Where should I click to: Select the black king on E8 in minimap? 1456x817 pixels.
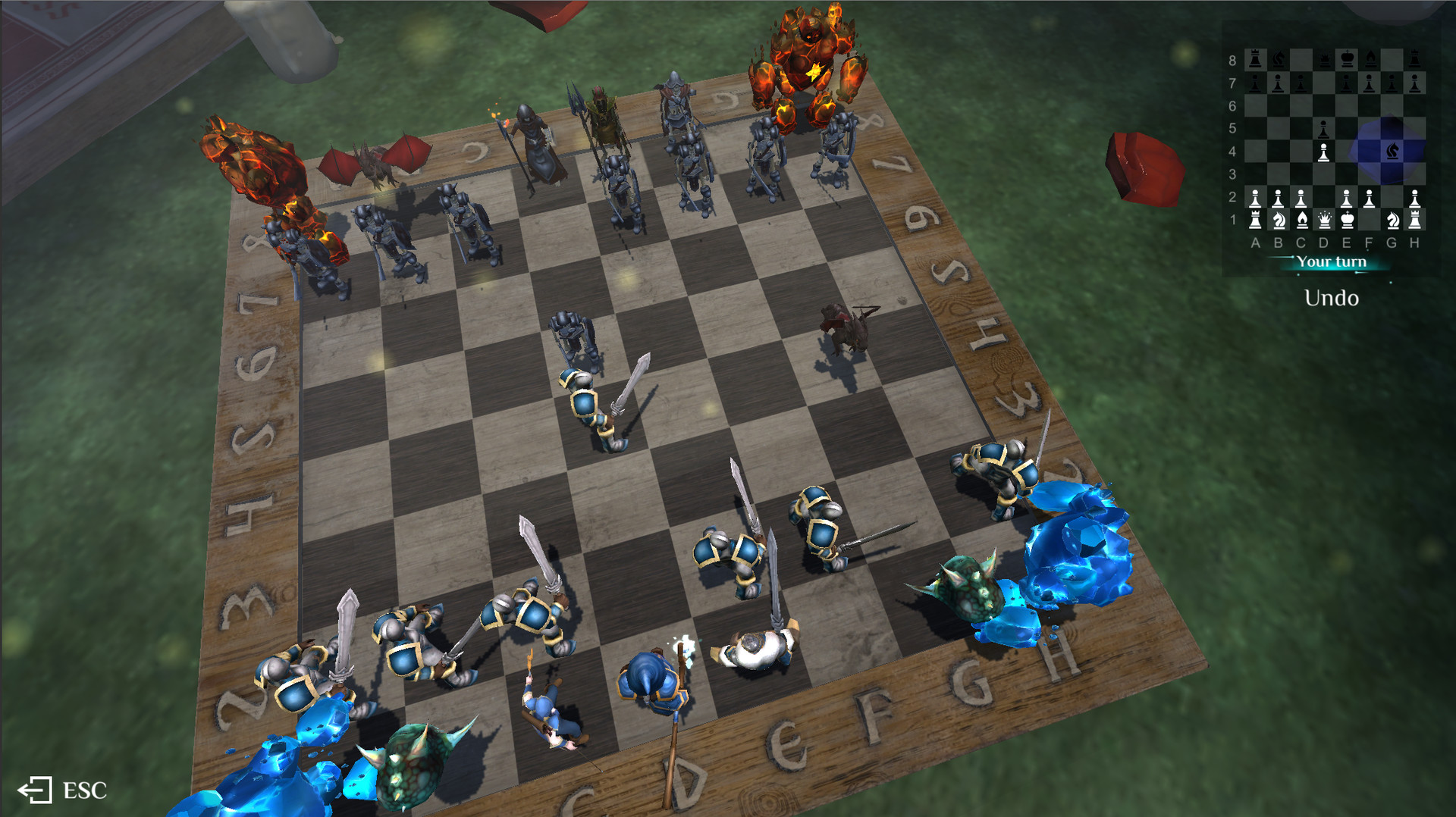tap(1345, 57)
